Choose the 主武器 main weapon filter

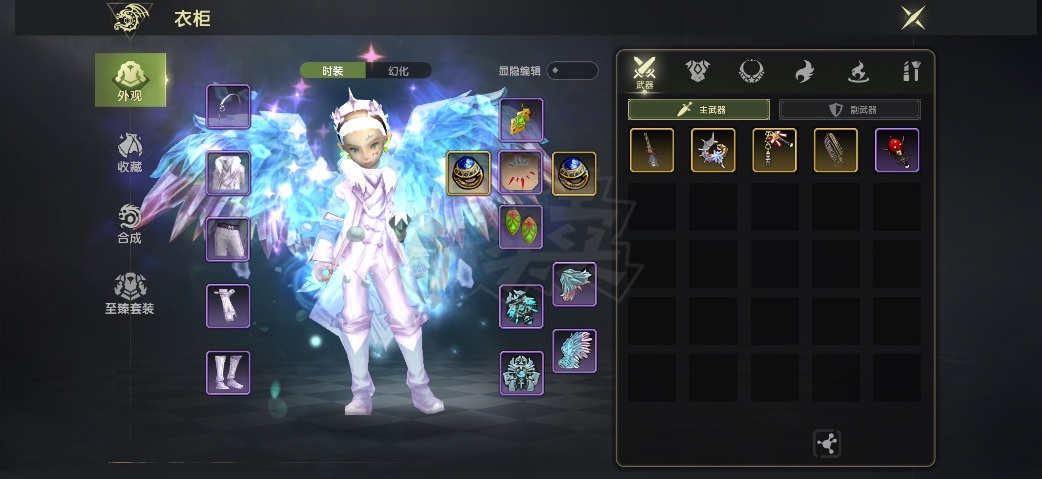[698, 109]
